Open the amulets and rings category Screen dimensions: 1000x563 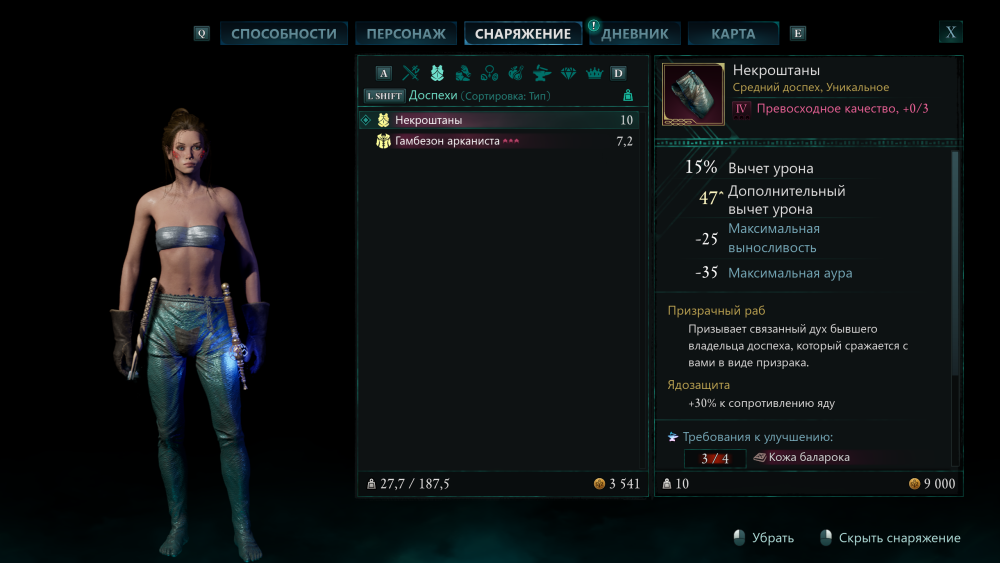[x=489, y=73]
